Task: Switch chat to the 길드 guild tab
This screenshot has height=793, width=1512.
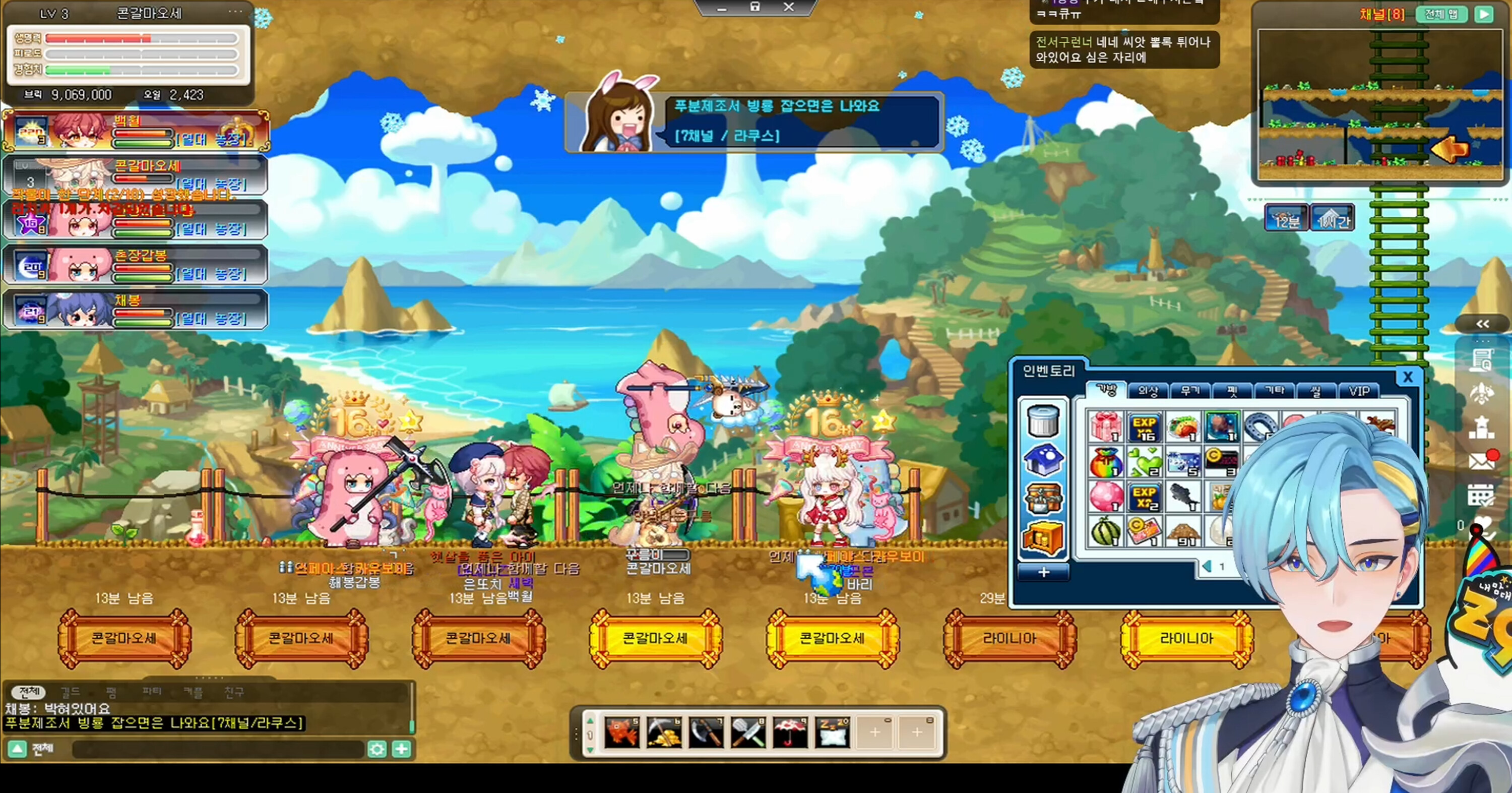Action: 71,692
